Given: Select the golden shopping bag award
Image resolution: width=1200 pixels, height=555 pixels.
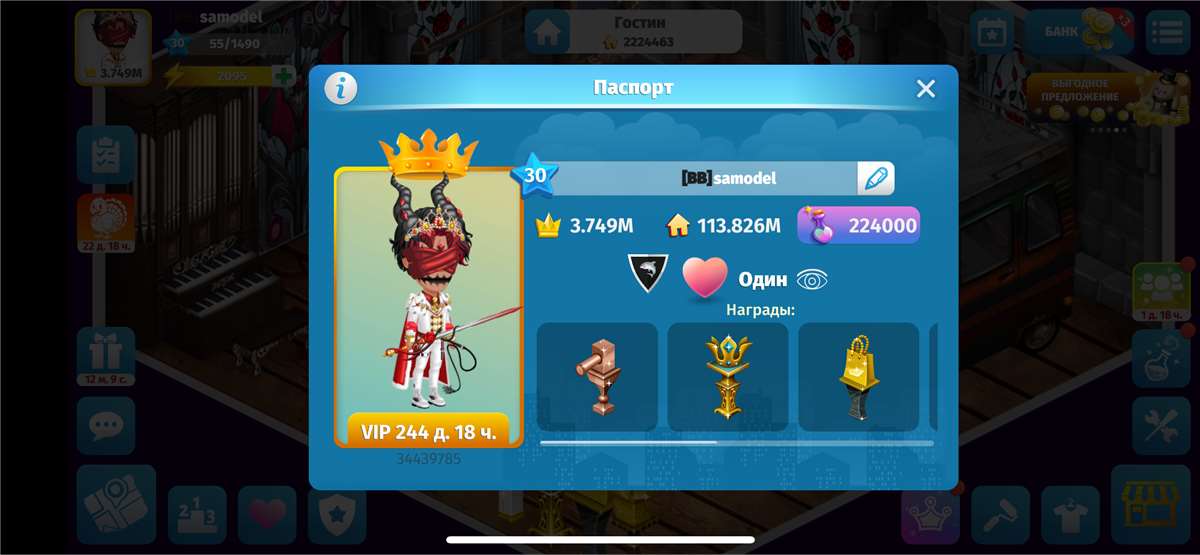Looking at the screenshot, I should [858, 376].
